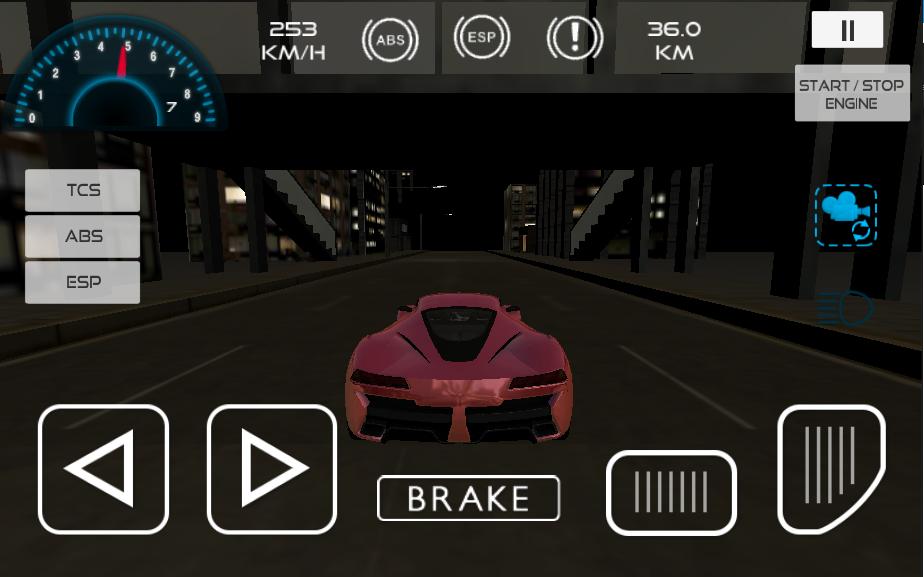Toggle the ABS button on left panel
The image size is (924, 577).
coord(83,237)
